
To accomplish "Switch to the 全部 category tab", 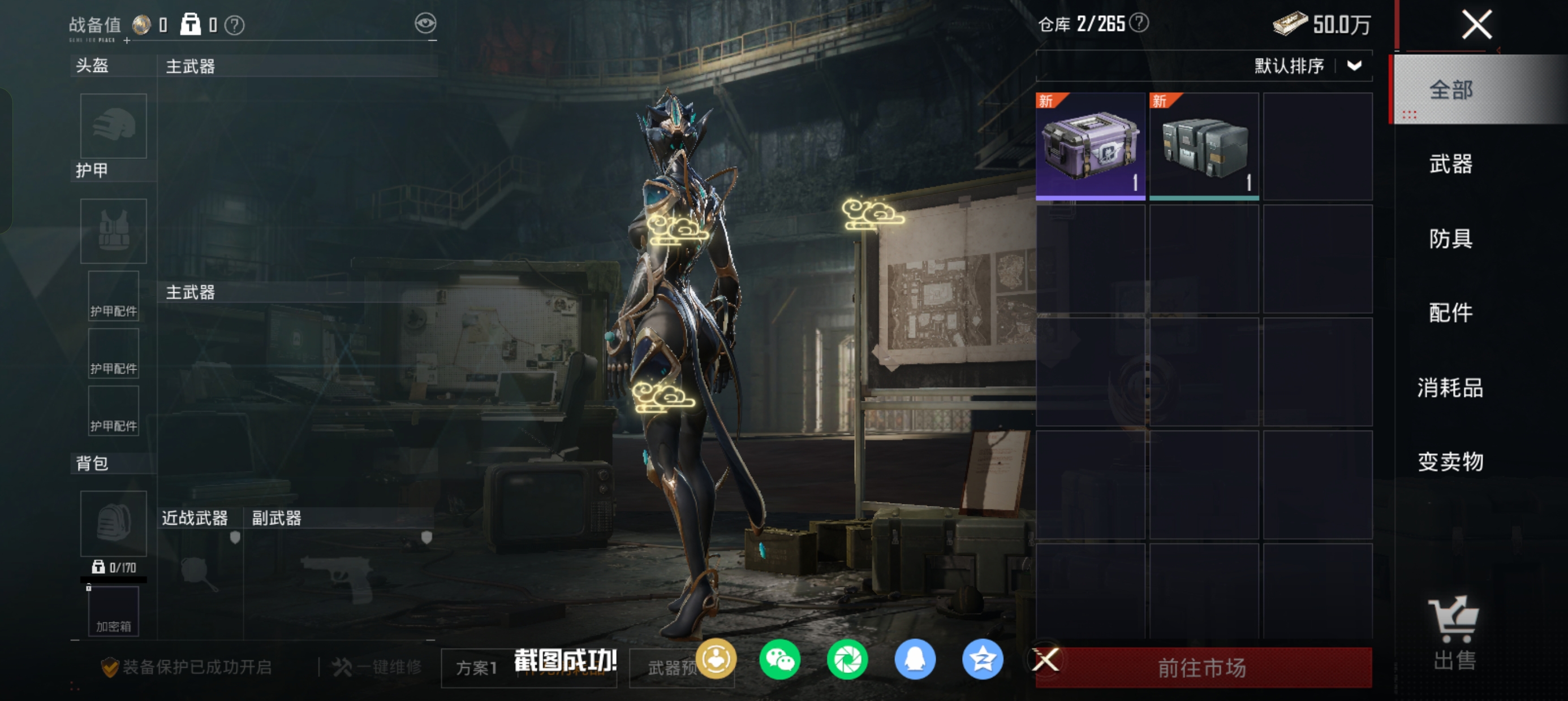I will [1450, 90].
